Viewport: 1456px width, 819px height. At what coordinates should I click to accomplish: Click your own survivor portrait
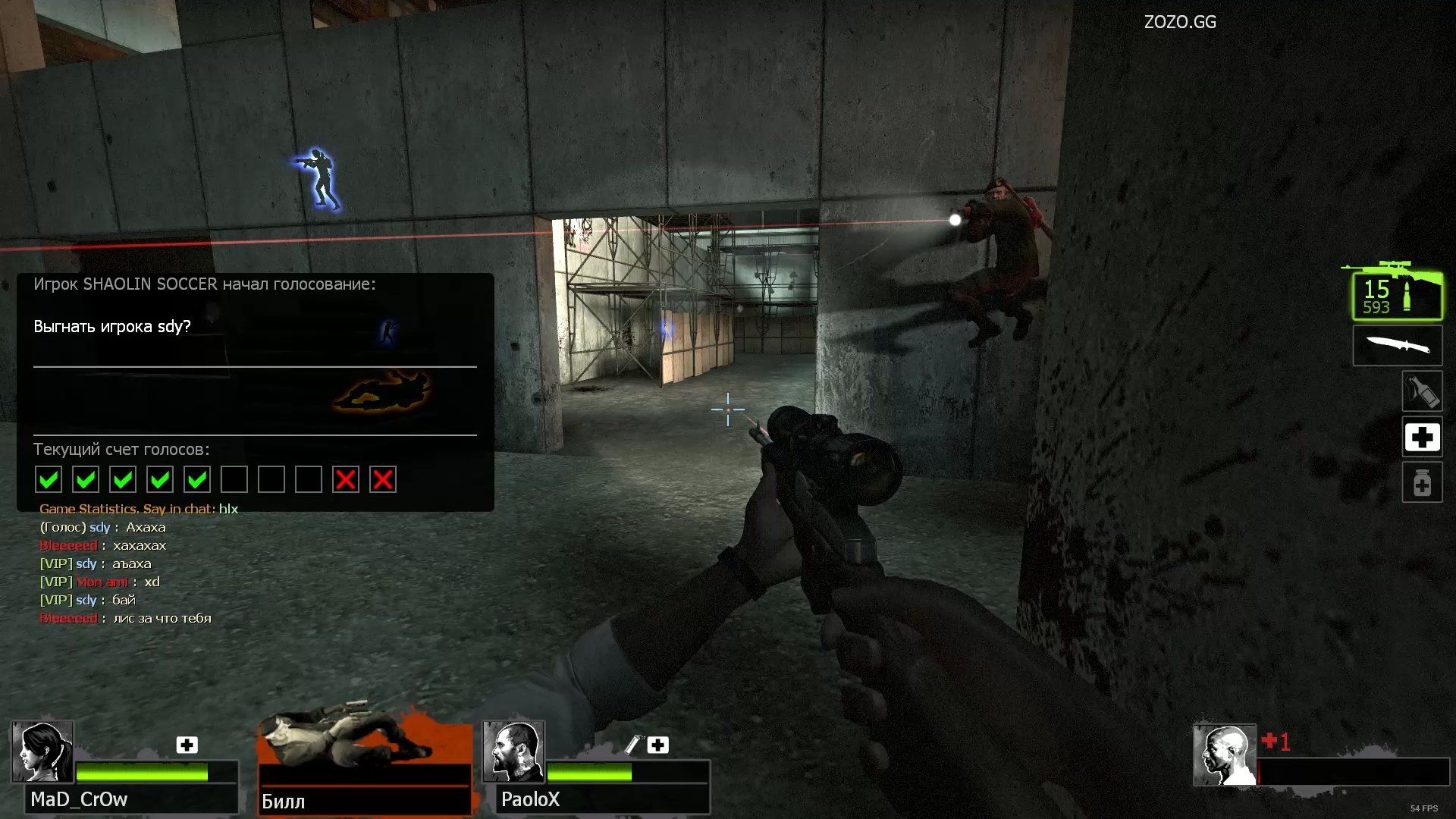pyautogui.click(x=1224, y=755)
